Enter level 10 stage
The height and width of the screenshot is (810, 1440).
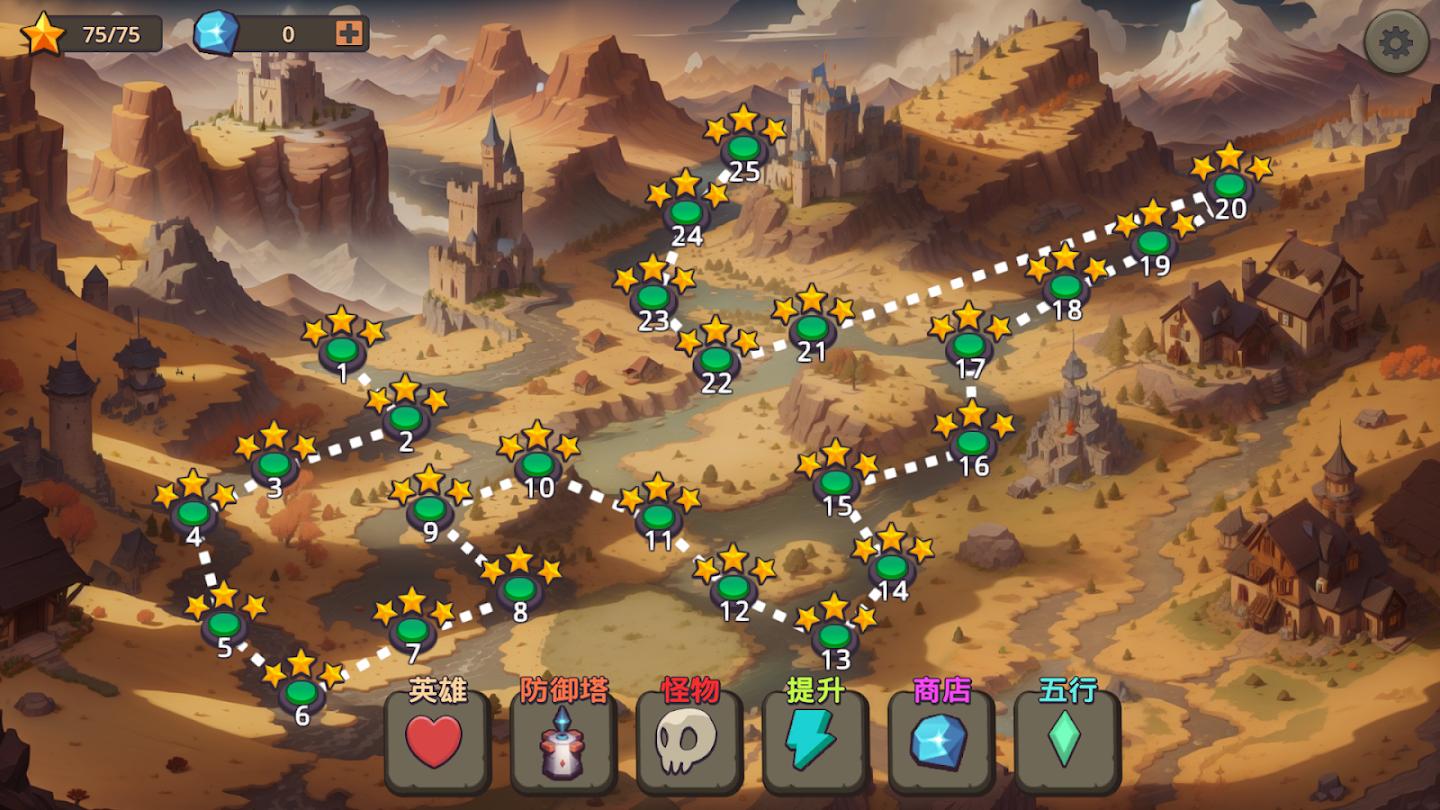pyautogui.click(x=538, y=465)
